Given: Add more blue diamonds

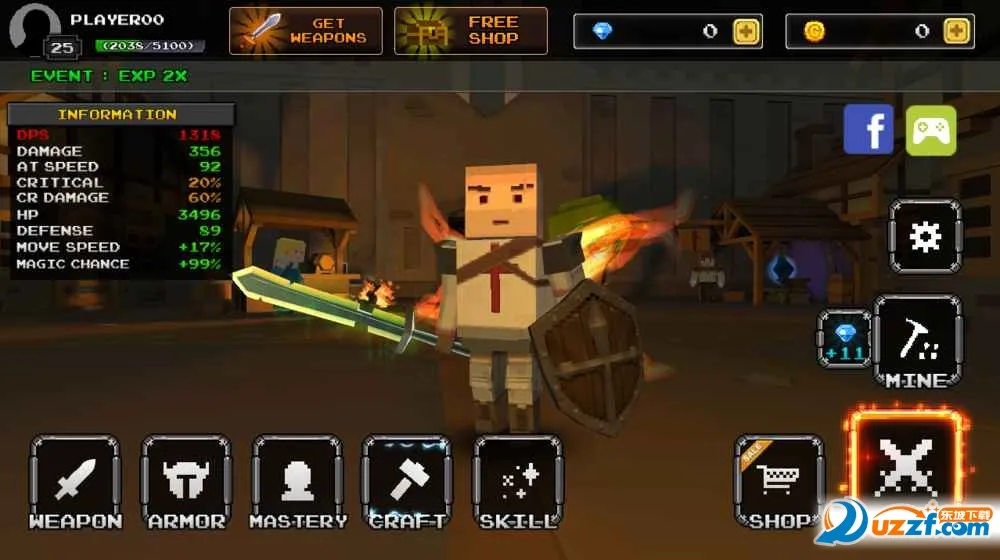Looking at the screenshot, I should click(746, 31).
